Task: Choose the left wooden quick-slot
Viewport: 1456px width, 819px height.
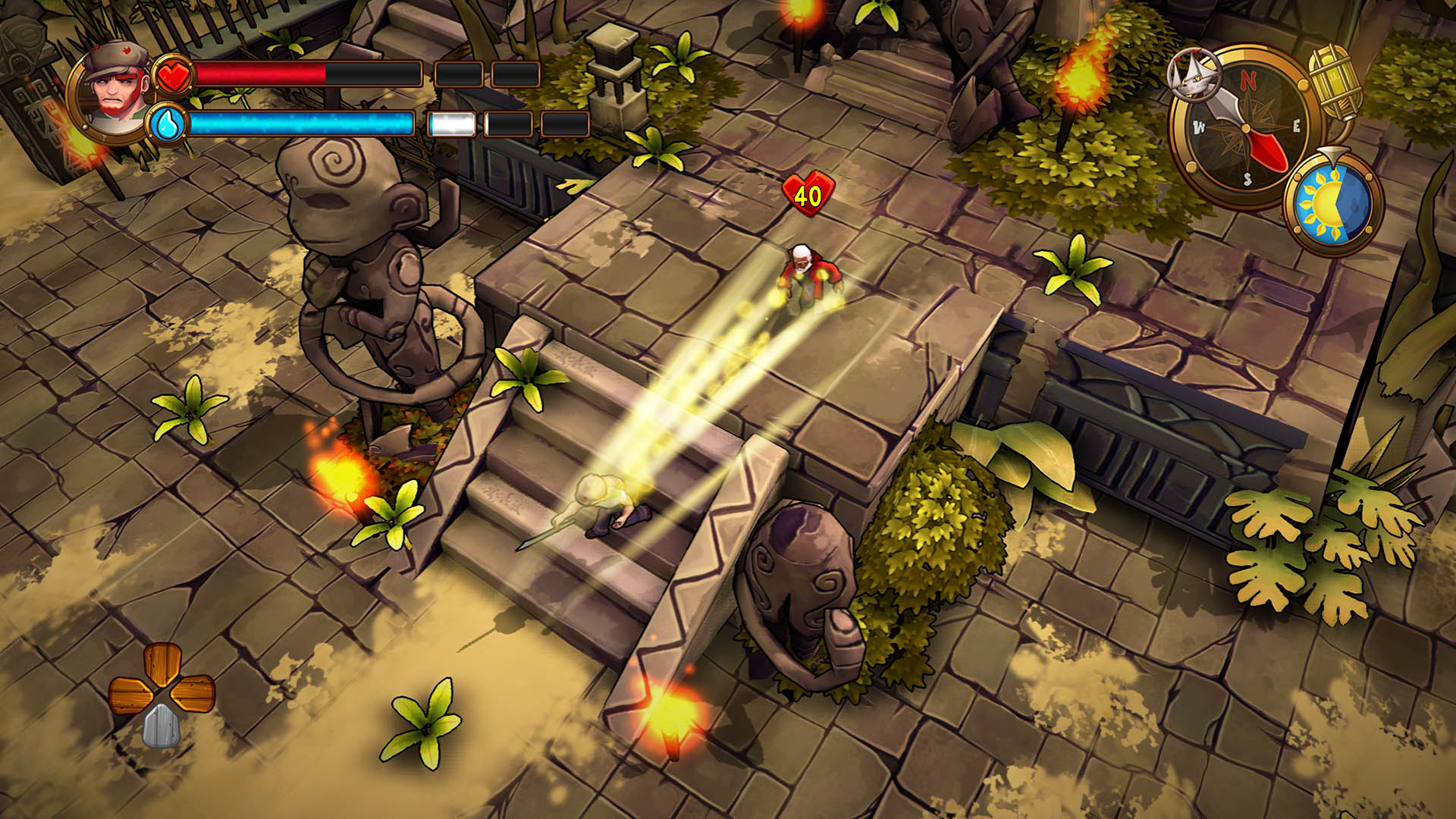Action: click(130, 695)
